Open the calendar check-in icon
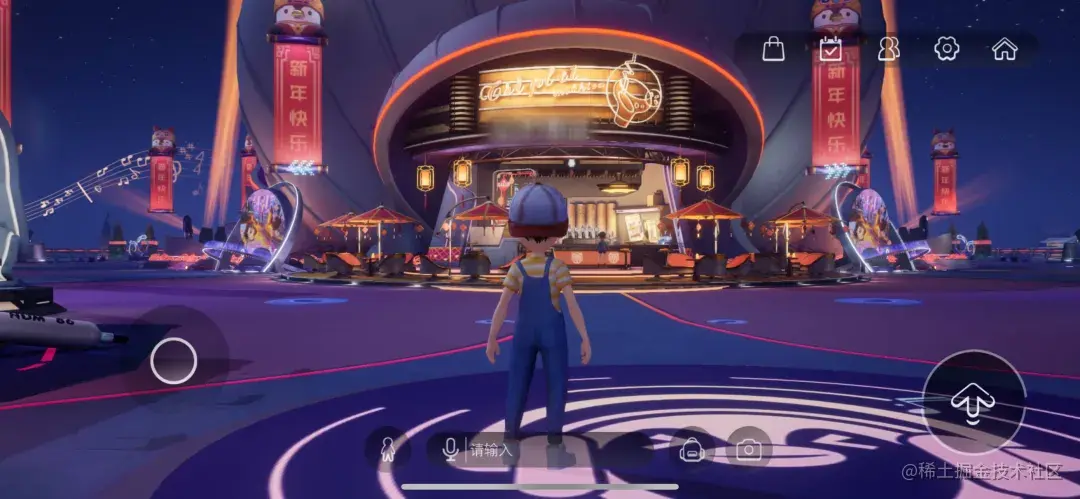This screenshot has height=499, width=1080. click(x=830, y=49)
